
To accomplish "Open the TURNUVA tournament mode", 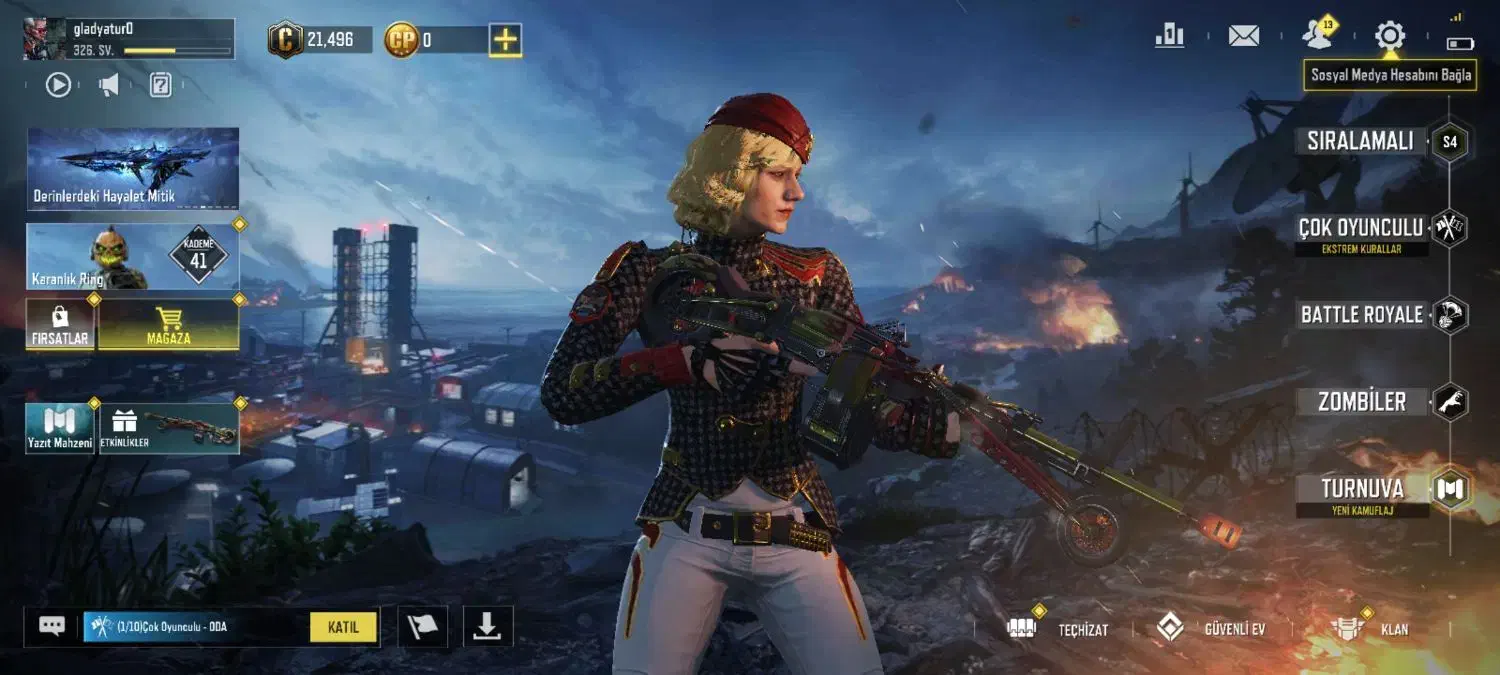I will point(1362,489).
